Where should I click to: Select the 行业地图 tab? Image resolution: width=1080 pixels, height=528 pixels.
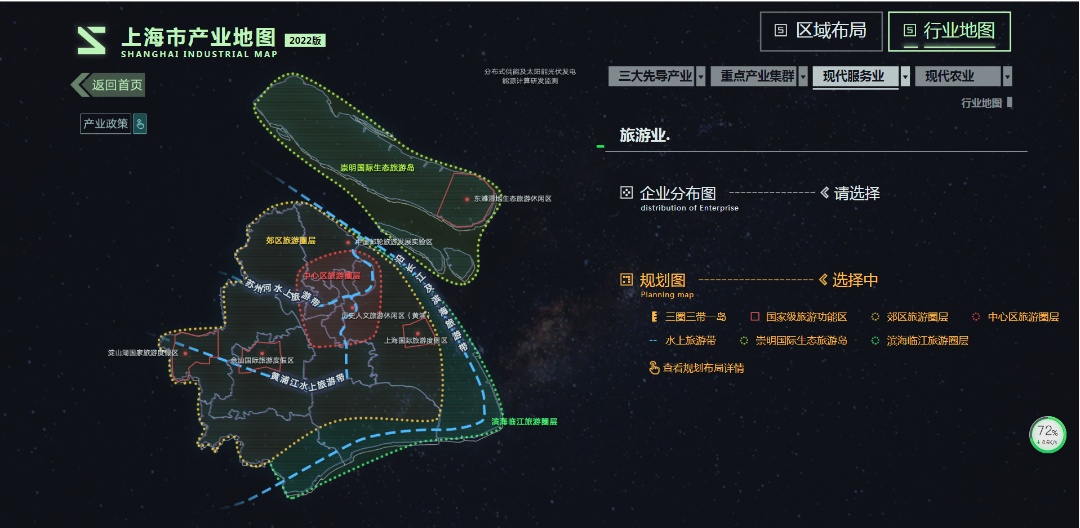tap(948, 31)
